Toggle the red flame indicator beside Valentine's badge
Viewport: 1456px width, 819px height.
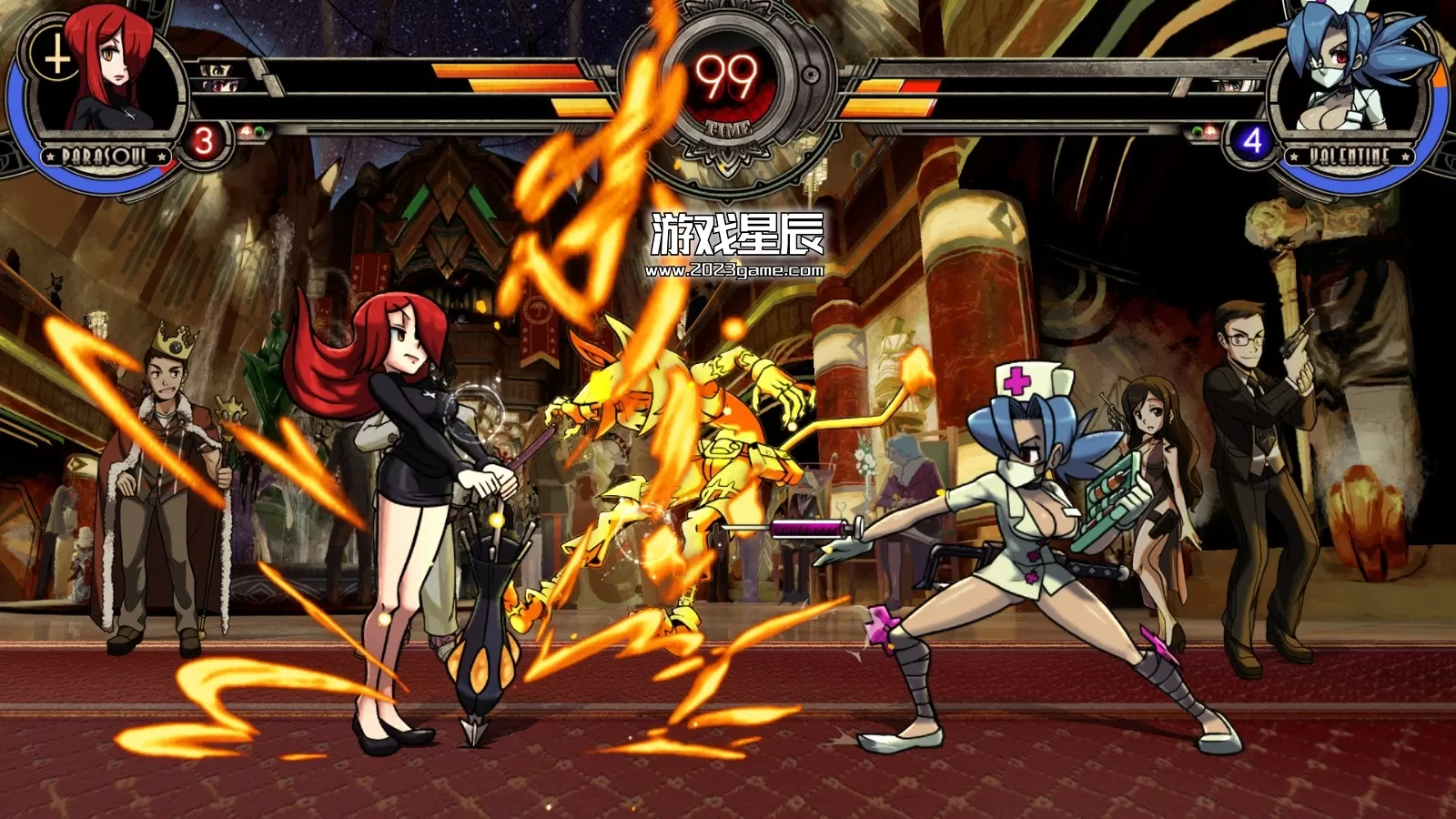[1210, 131]
